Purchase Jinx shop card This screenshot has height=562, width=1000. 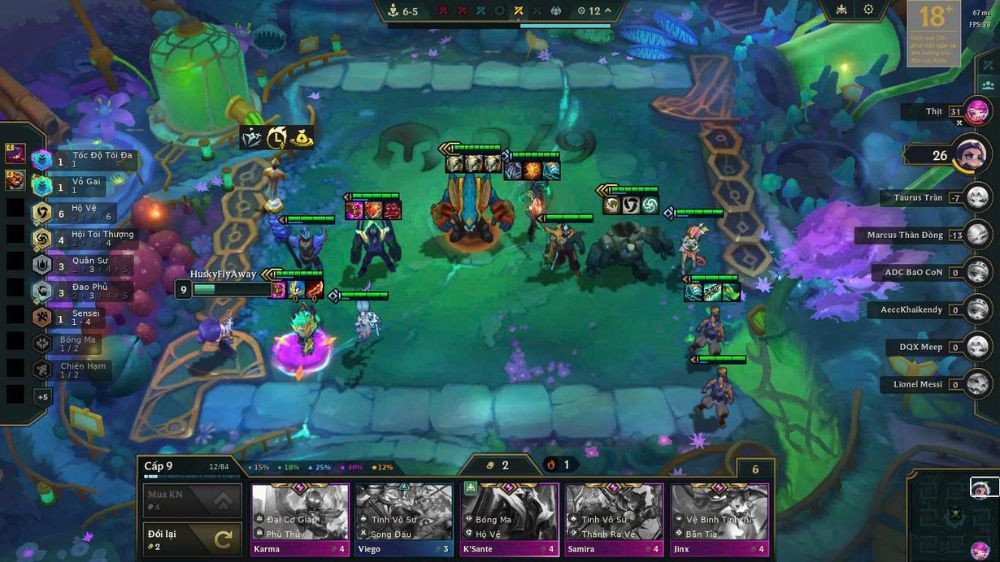[x=719, y=519]
